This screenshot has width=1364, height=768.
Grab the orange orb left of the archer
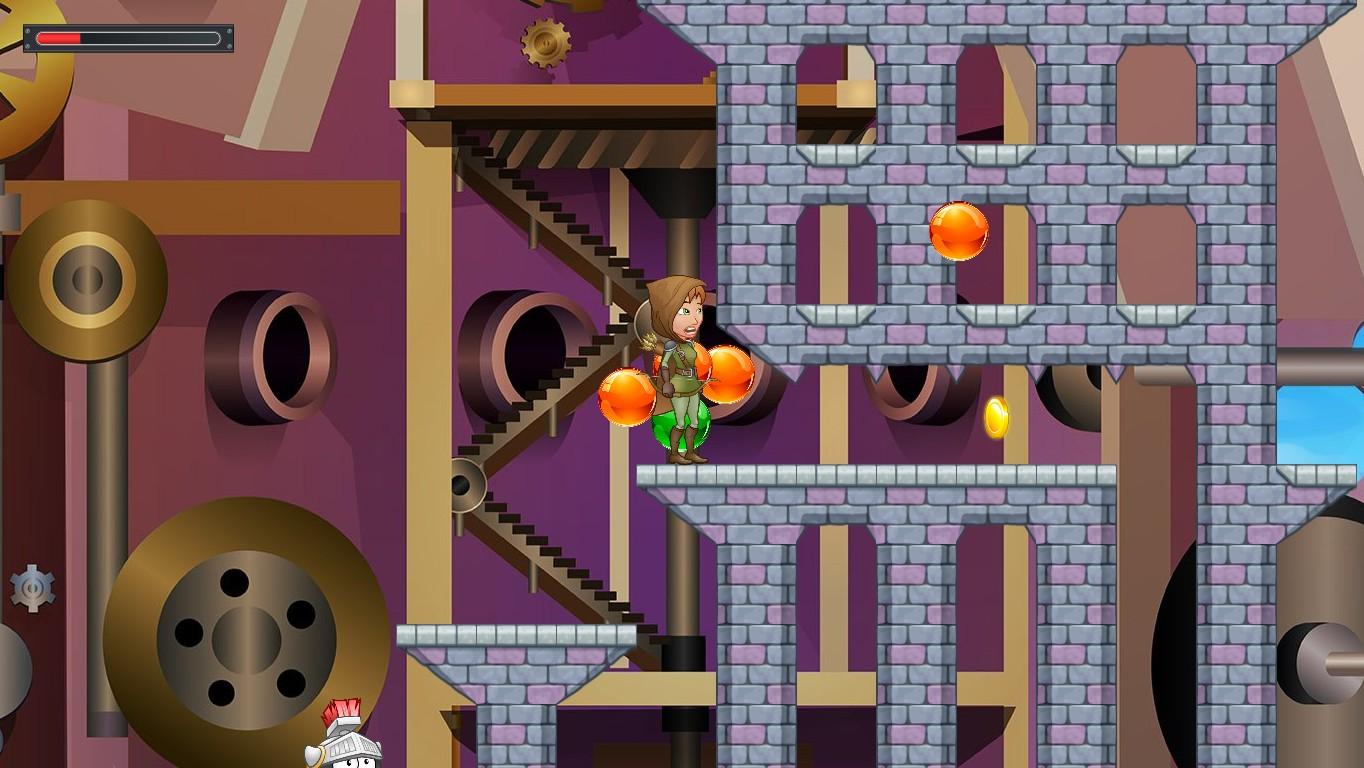point(625,397)
